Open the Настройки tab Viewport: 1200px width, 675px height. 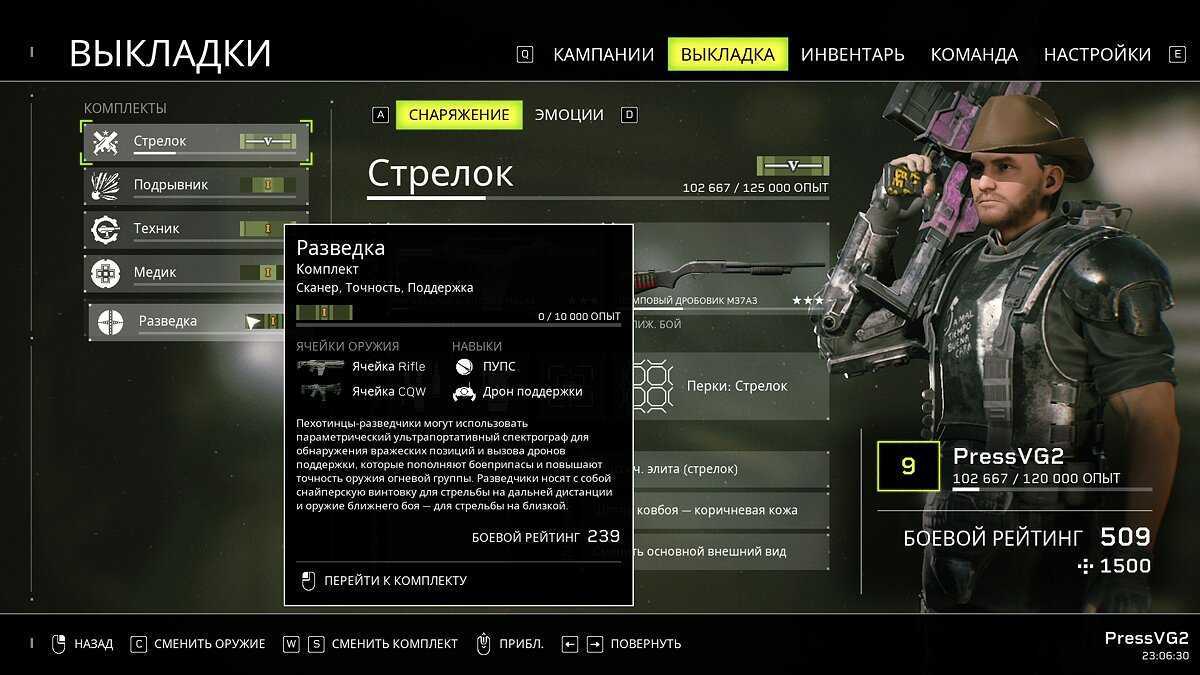(1097, 54)
